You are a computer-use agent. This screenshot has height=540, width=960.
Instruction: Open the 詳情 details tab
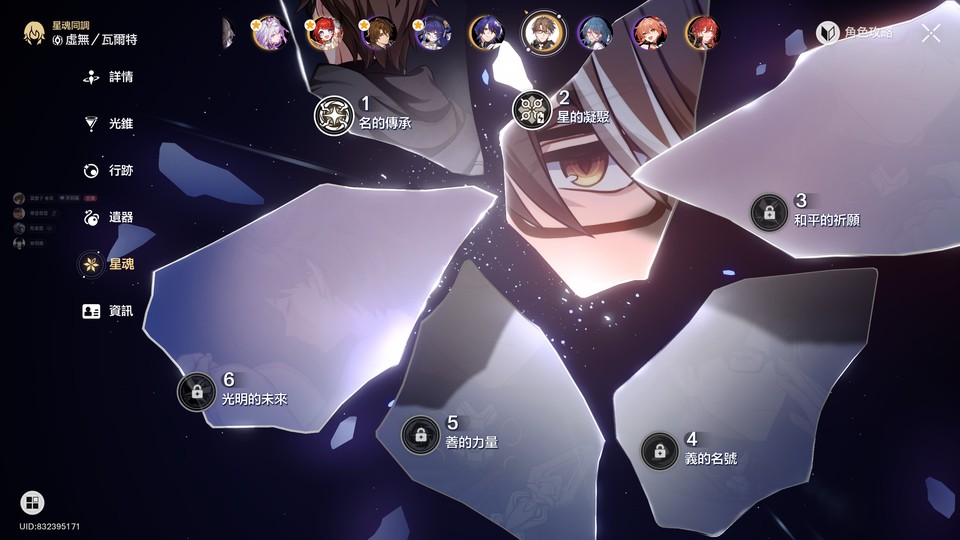[109, 77]
